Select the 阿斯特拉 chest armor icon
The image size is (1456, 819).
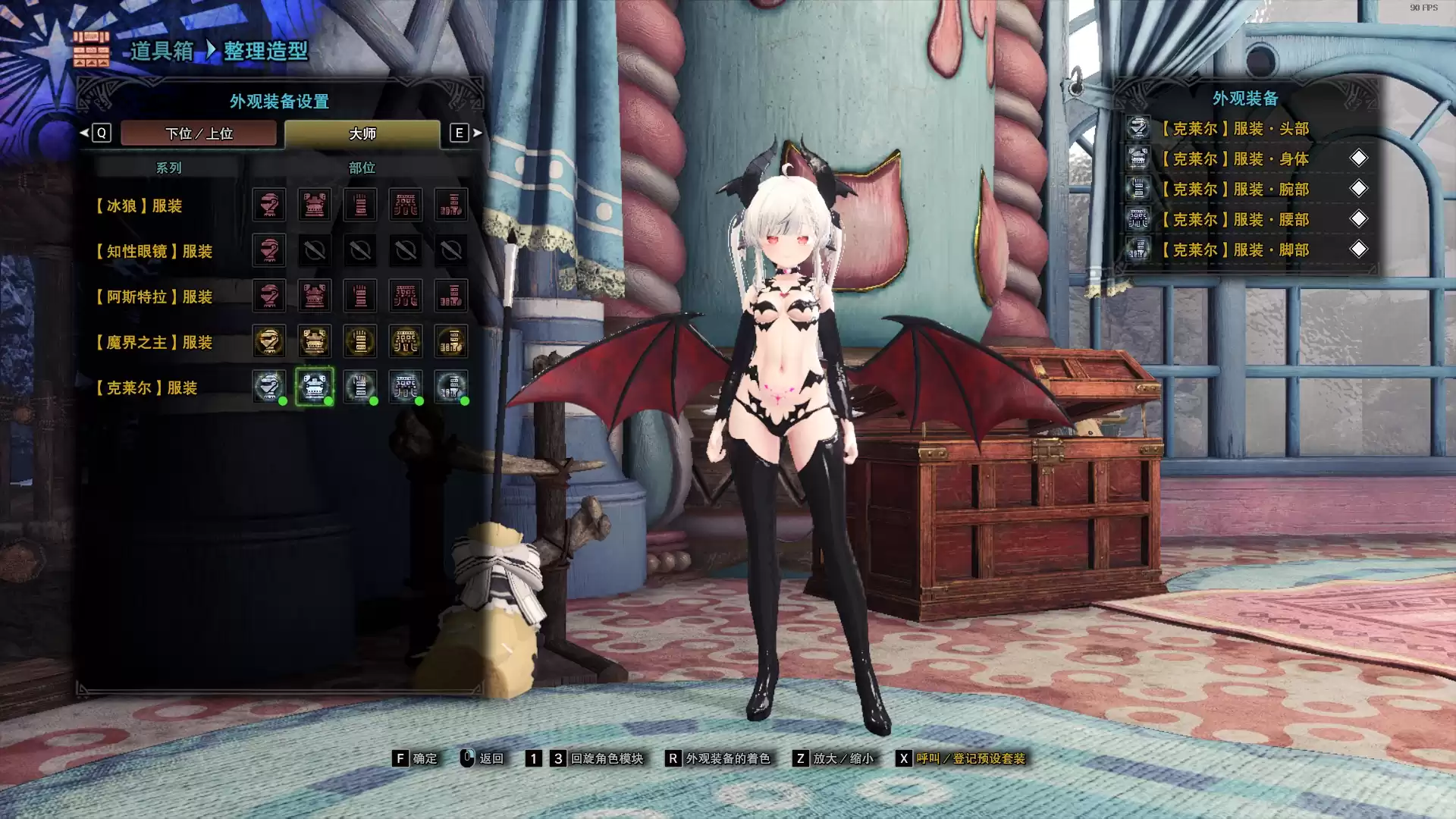pos(315,296)
